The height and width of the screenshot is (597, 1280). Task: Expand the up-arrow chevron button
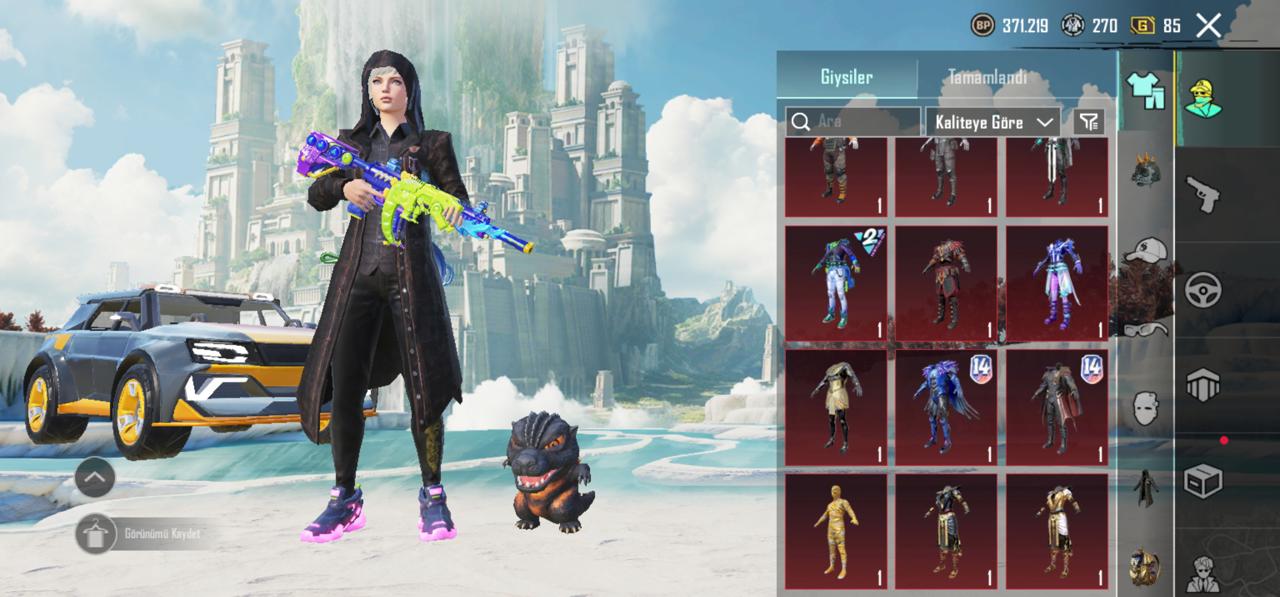pyautogui.click(x=95, y=478)
